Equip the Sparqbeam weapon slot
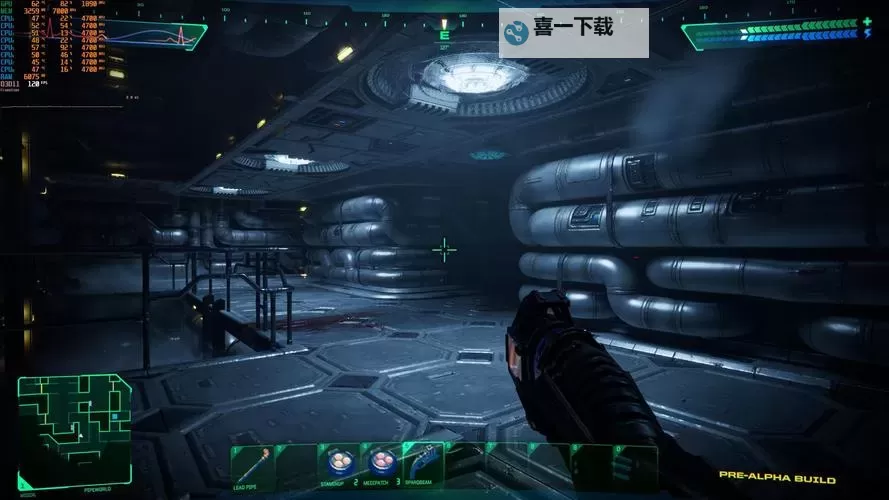Image resolution: width=889 pixels, height=500 pixels. point(424,463)
